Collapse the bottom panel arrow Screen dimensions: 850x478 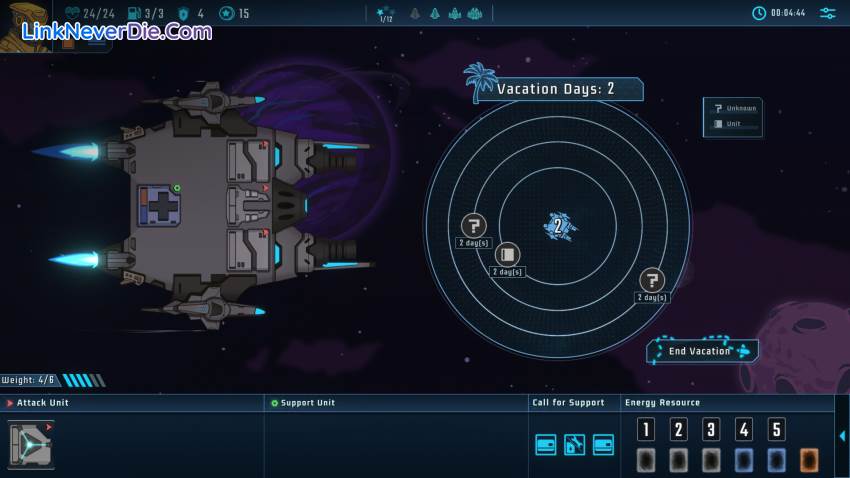click(842, 436)
